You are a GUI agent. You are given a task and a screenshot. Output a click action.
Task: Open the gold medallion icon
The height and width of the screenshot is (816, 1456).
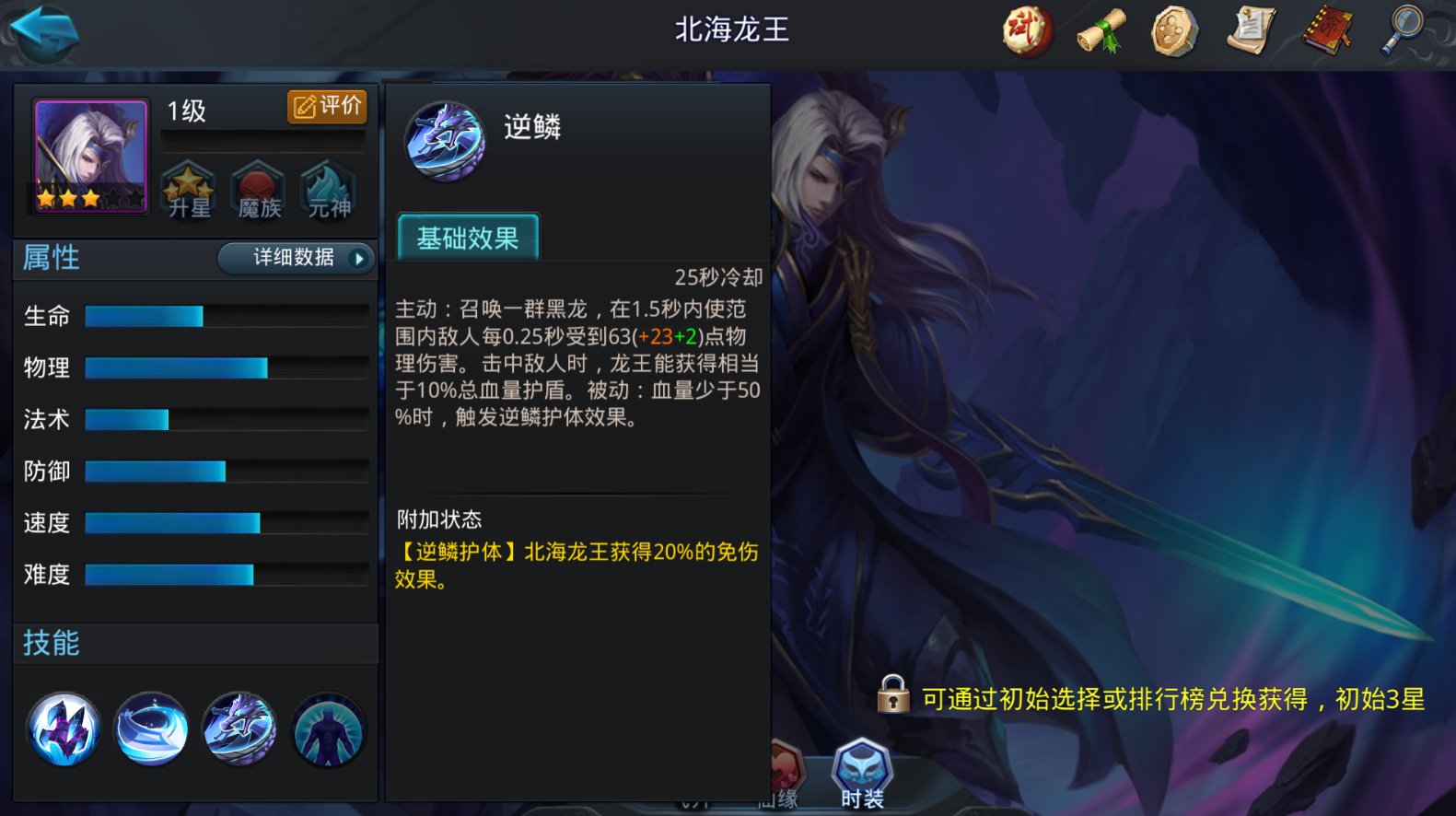[x=1174, y=30]
